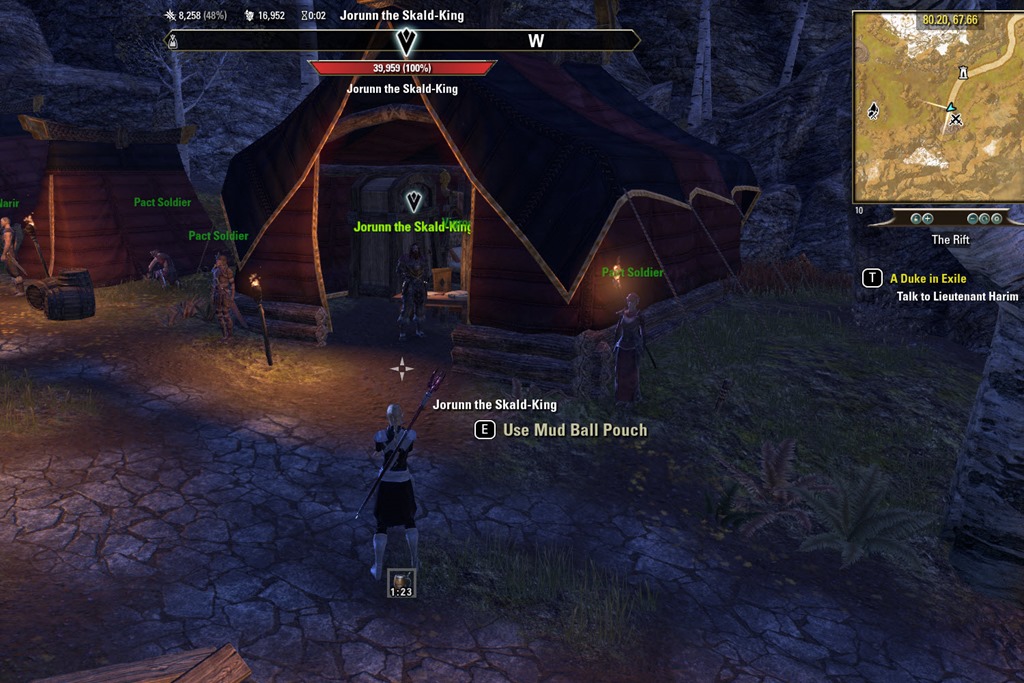Click the item icon with the 1:23 timer
Screen dimensions: 1024x683
(401, 581)
